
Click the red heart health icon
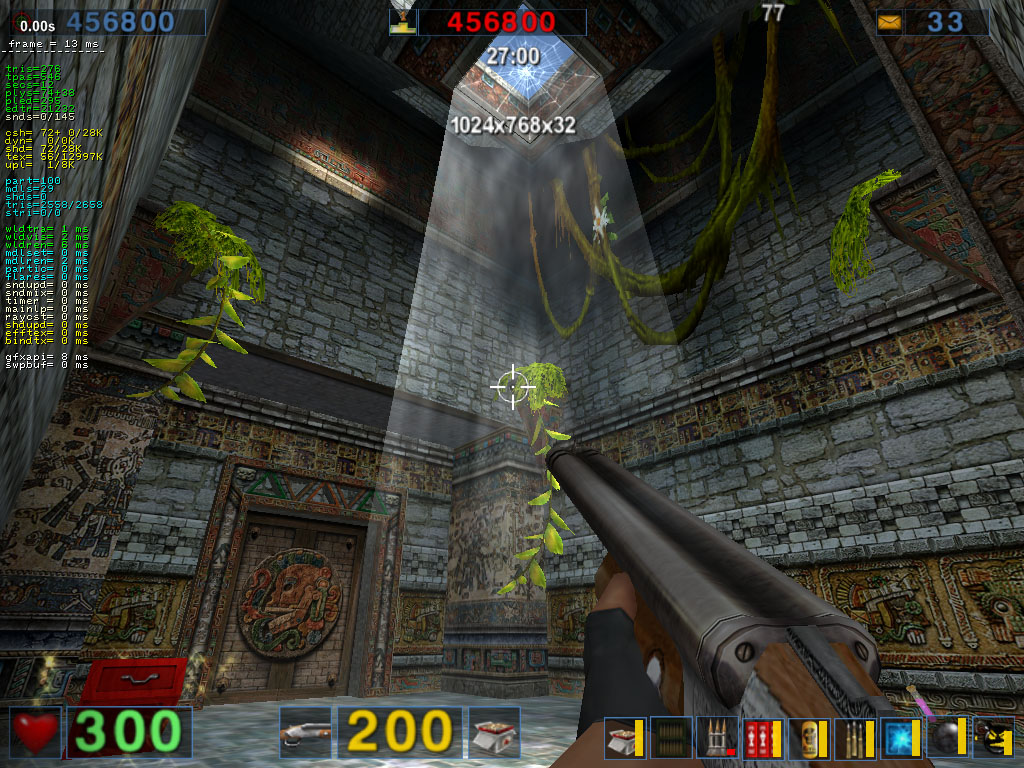(36, 732)
